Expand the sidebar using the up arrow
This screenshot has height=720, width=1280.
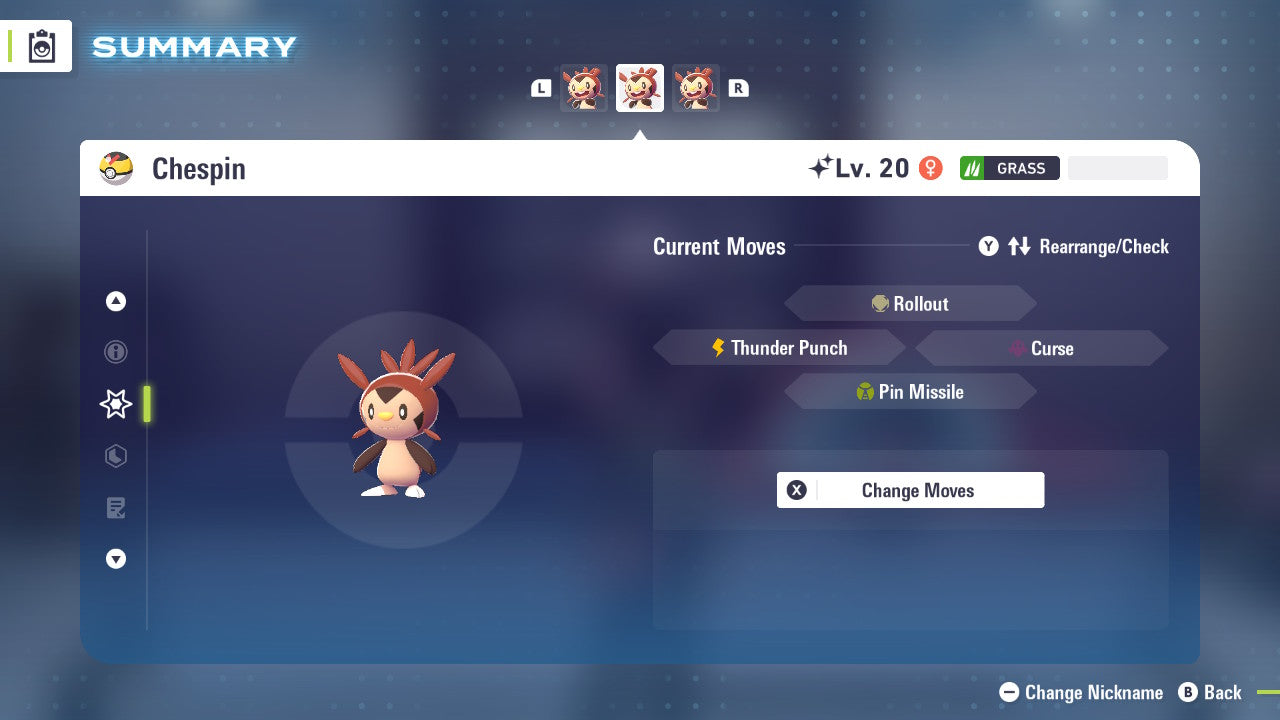[115, 301]
